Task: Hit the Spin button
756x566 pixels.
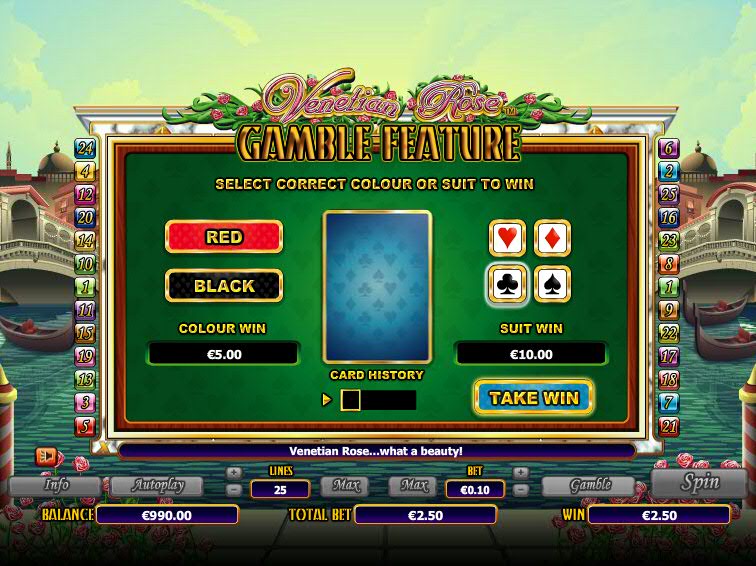Action: (699, 482)
